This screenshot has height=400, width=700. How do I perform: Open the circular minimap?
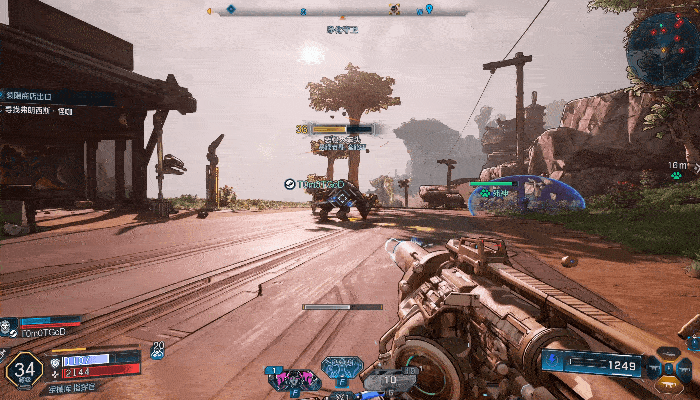[x=662, y=47]
